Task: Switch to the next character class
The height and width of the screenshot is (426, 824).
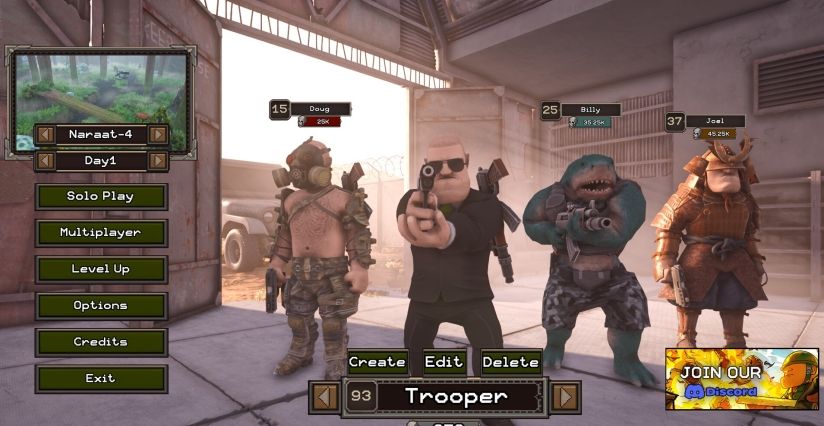Action: [565, 397]
